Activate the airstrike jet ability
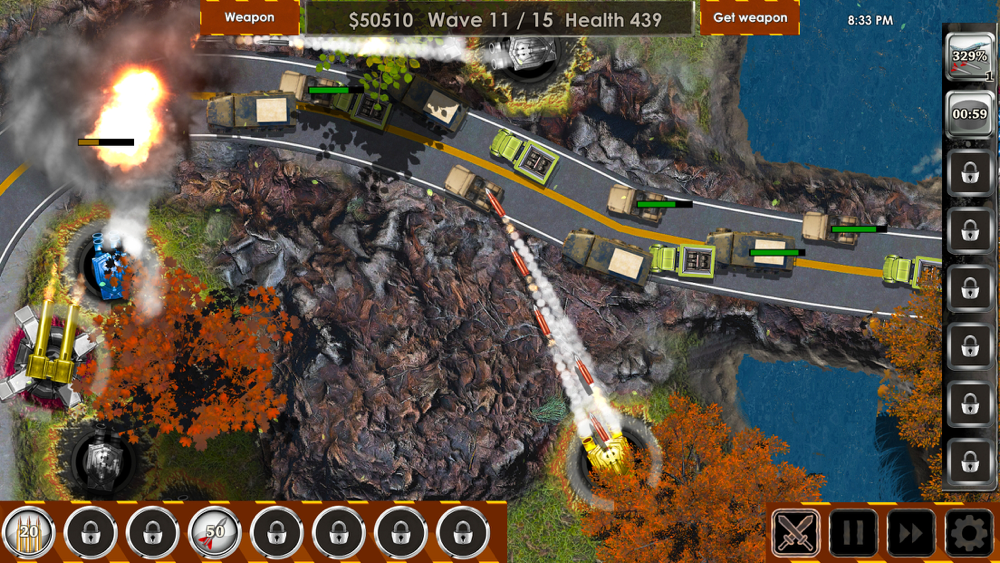The image size is (1000, 563). coord(969,57)
